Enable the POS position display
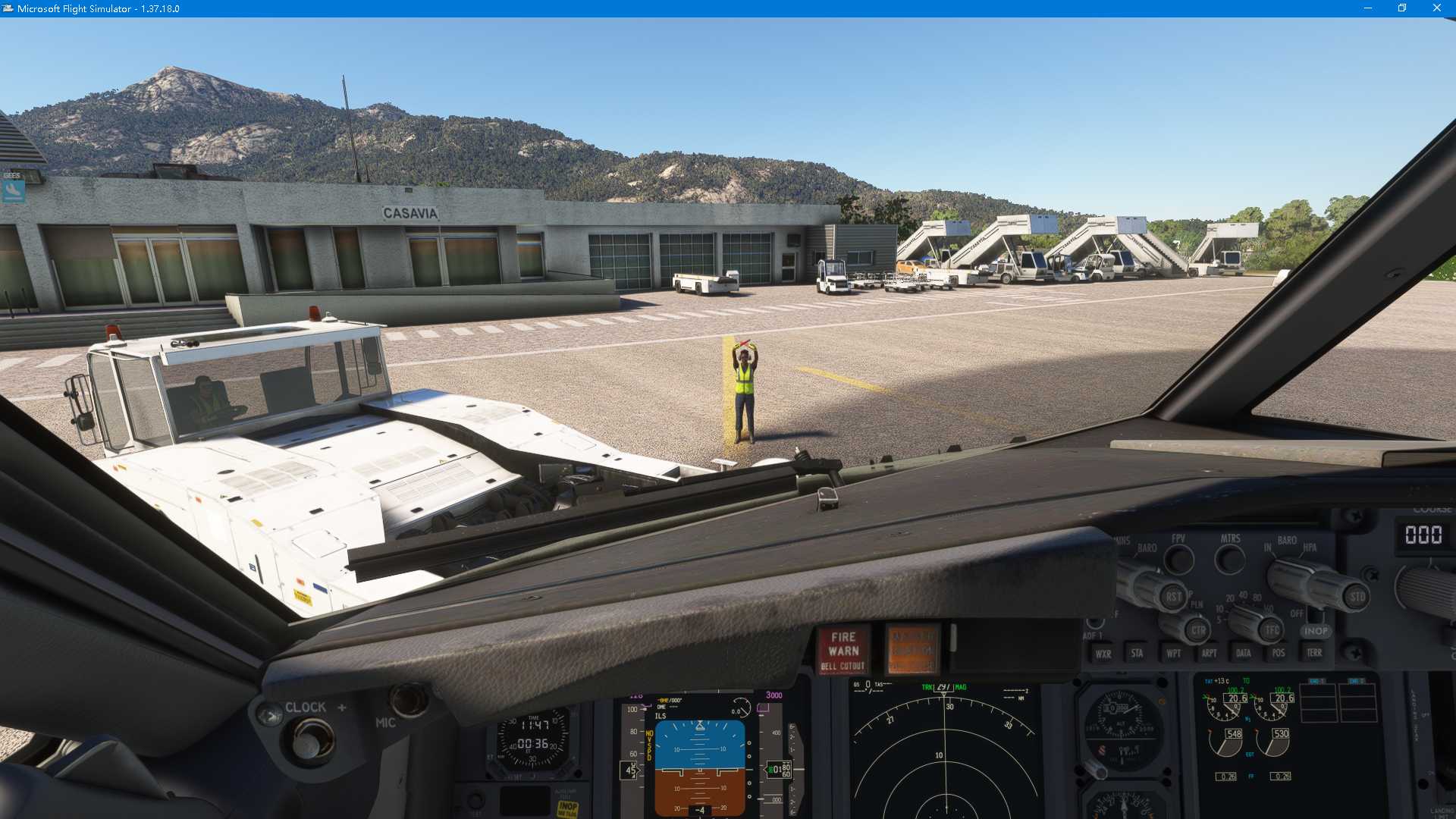Screen dimensions: 1456x819 (1279, 653)
